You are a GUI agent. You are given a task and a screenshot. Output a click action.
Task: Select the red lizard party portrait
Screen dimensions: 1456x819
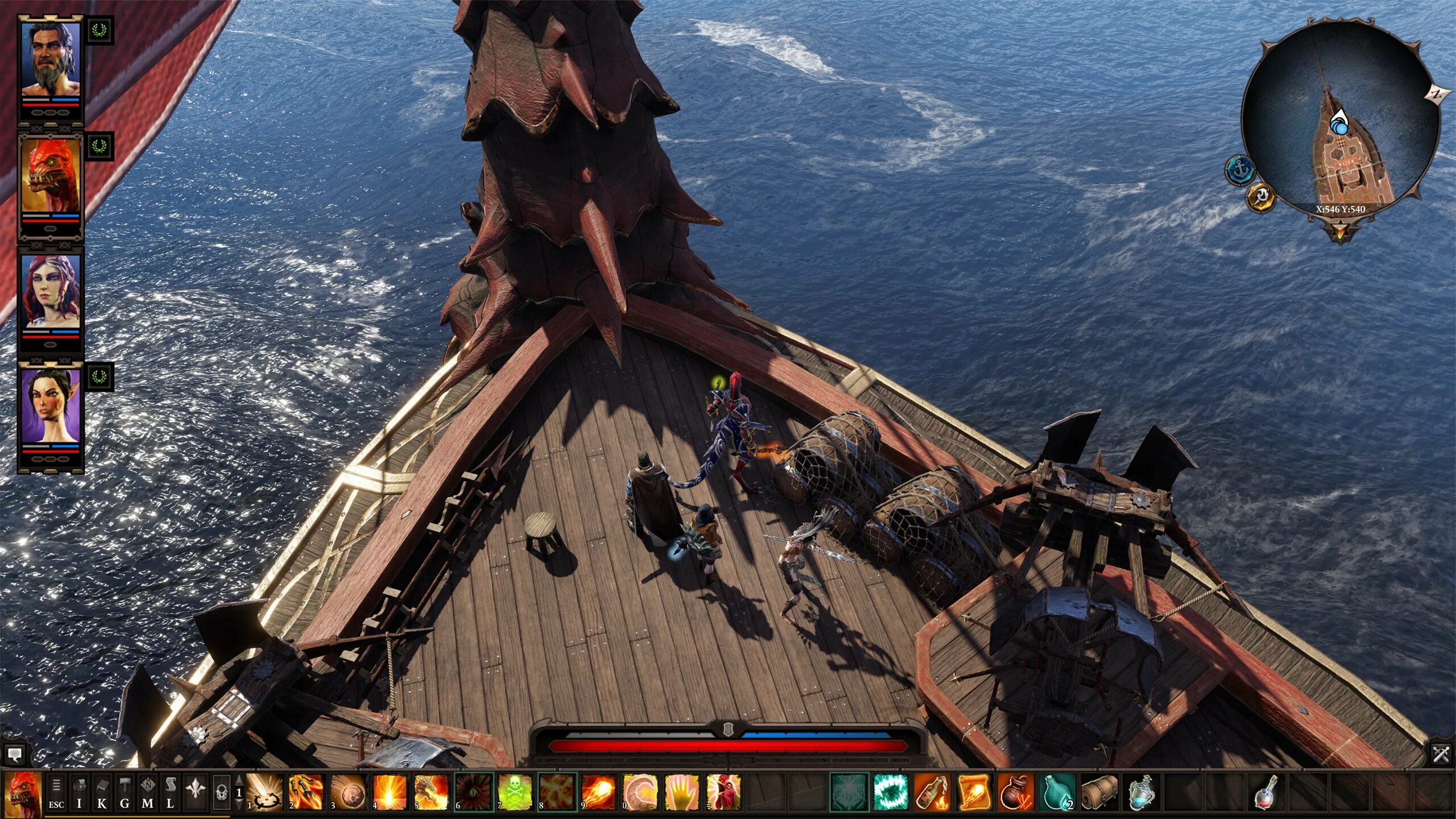click(51, 176)
